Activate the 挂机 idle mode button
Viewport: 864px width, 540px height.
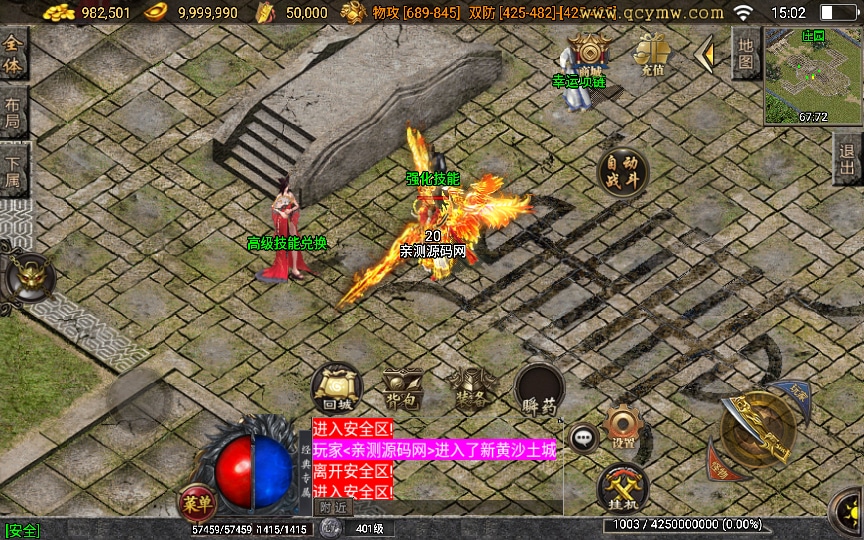pos(622,489)
